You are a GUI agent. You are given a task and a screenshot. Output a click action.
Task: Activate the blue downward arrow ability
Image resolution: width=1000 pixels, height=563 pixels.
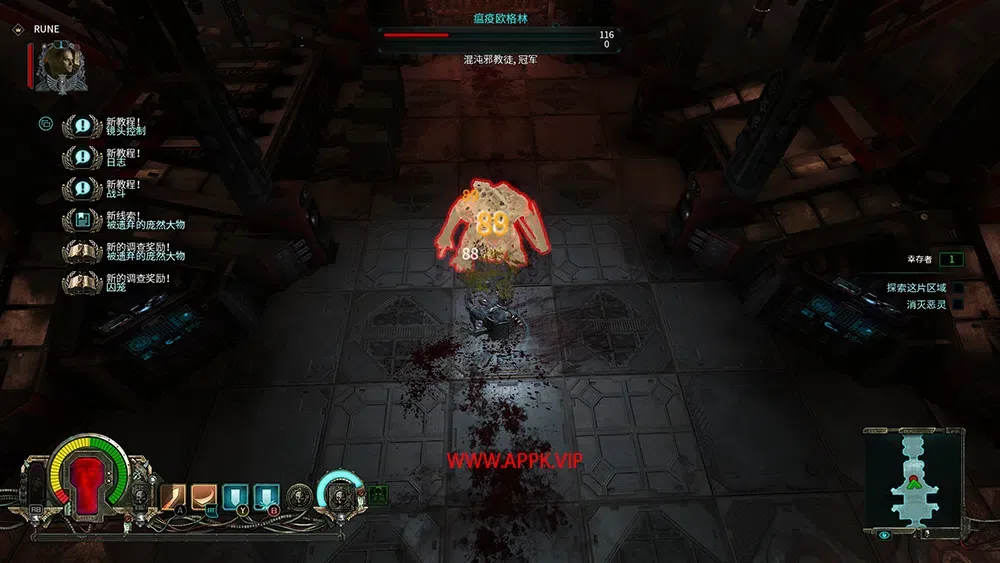pyautogui.click(x=235, y=496)
